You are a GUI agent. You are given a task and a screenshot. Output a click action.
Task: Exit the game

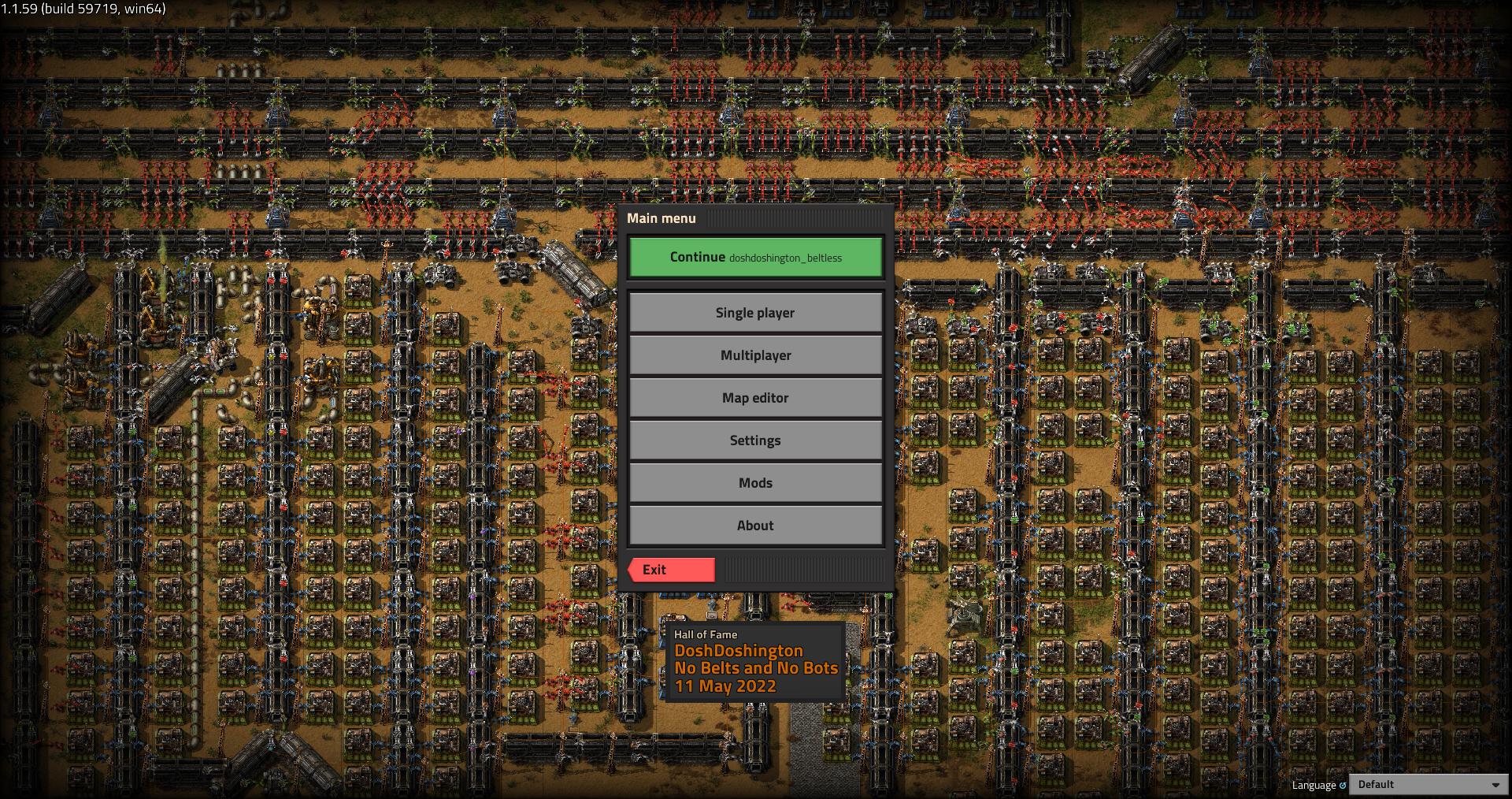point(672,570)
